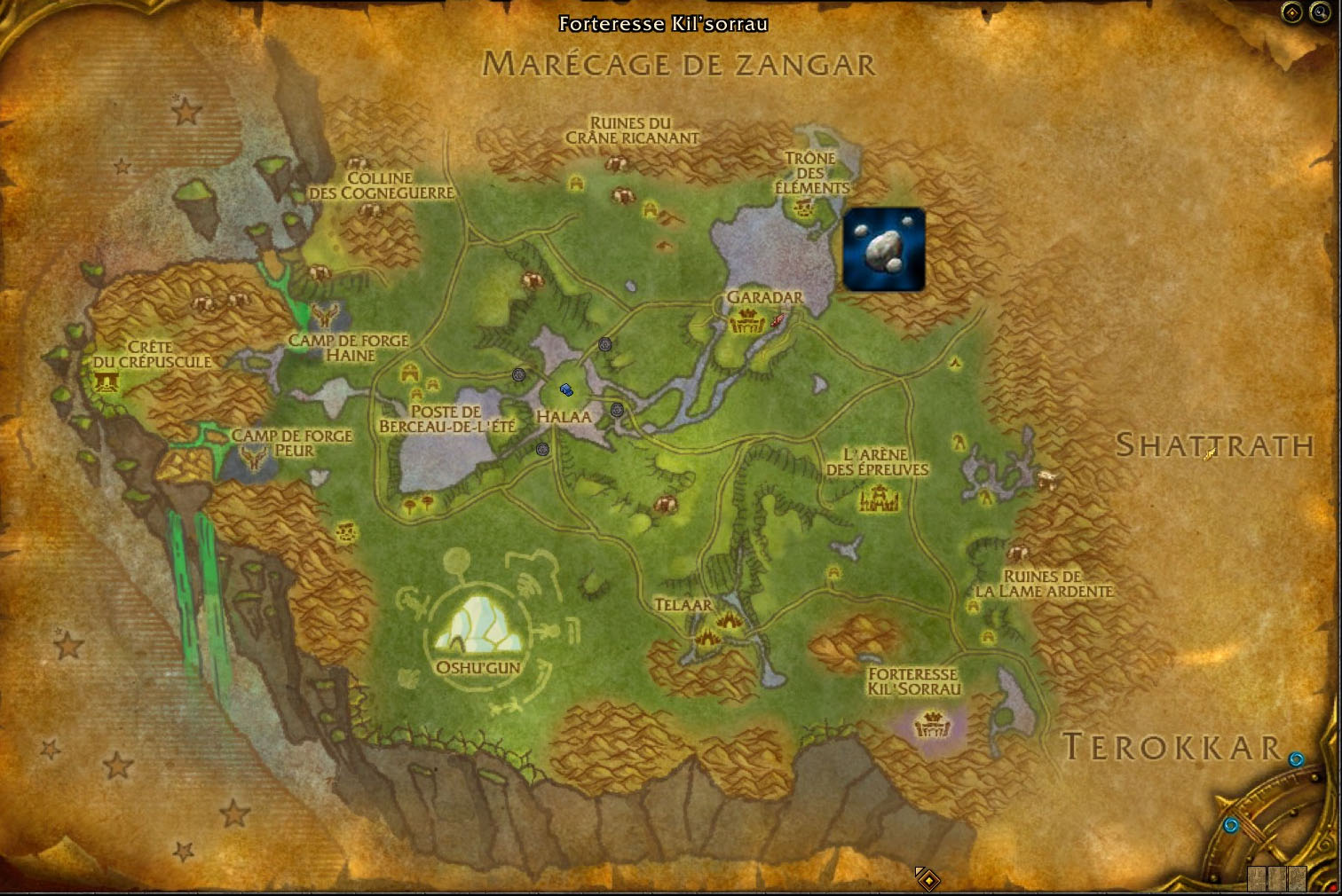
Task: Click the red arrow marker near Garadar
Action: (778, 320)
